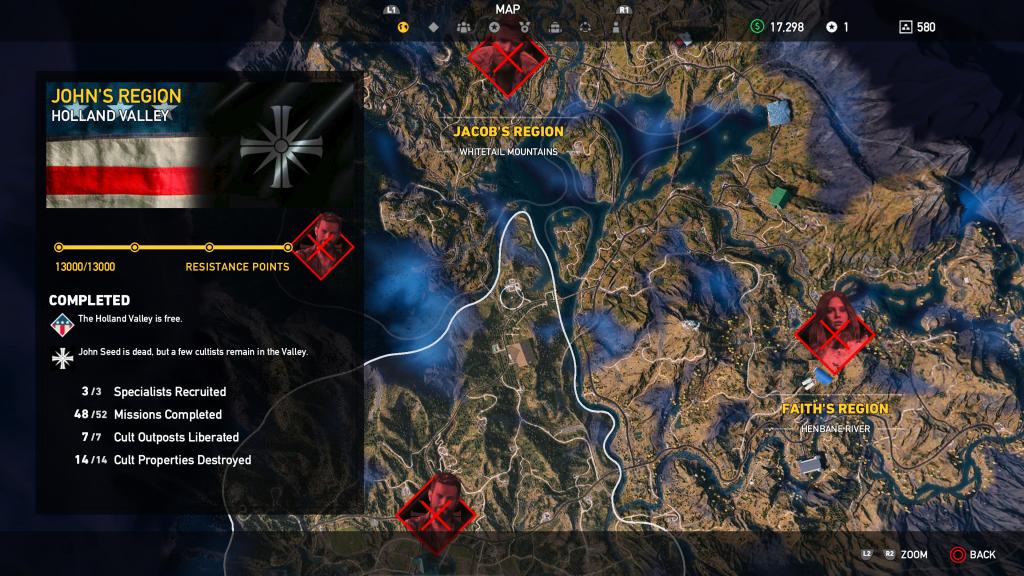Switch to the diamond-shaped tab
This screenshot has width=1024, height=576.
(433, 27)
